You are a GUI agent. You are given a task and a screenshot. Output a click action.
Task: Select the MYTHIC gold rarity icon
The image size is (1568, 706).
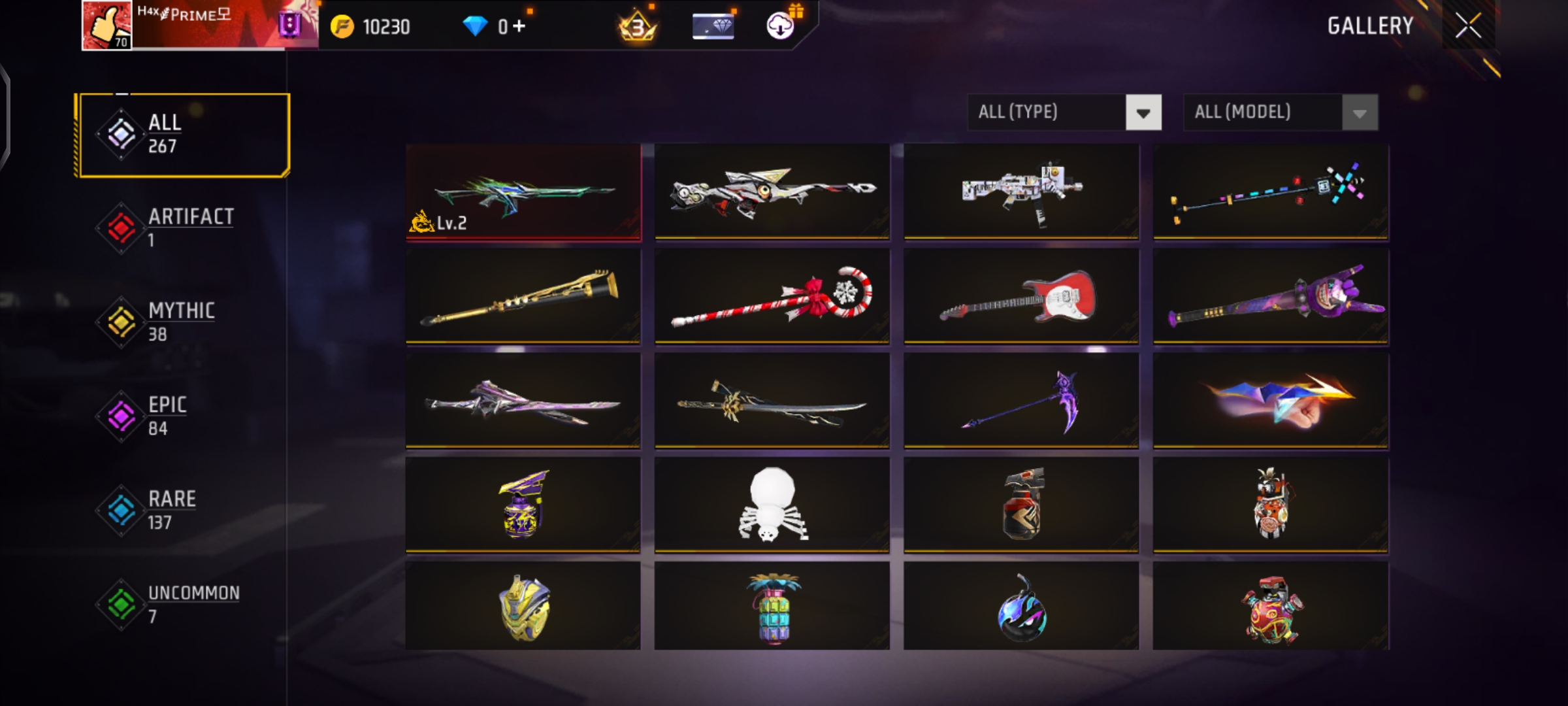pyautogui.click(x=122, y=321)
